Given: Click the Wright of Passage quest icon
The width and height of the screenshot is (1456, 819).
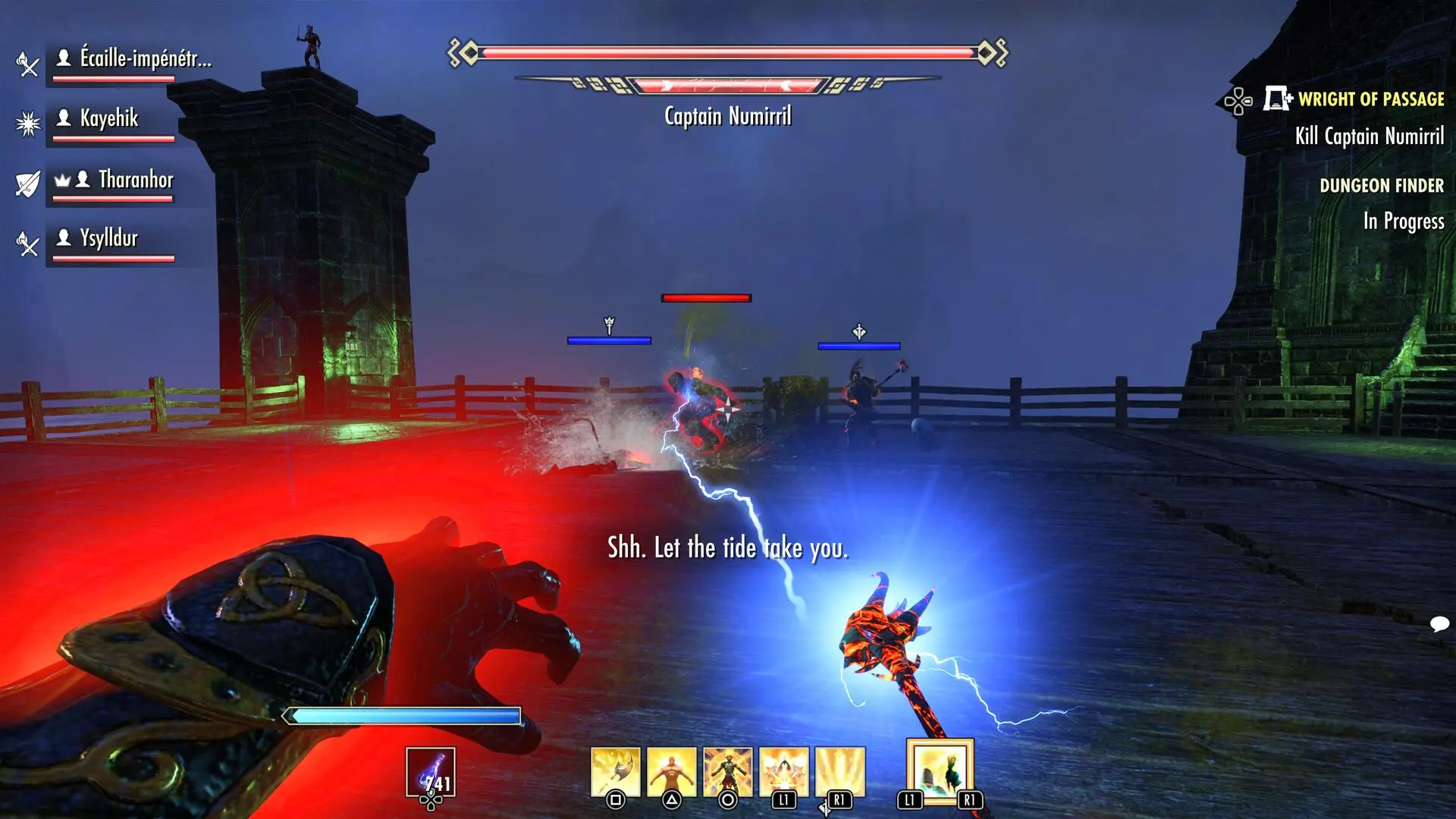Looking at the screenshot, I should 1276,98.
